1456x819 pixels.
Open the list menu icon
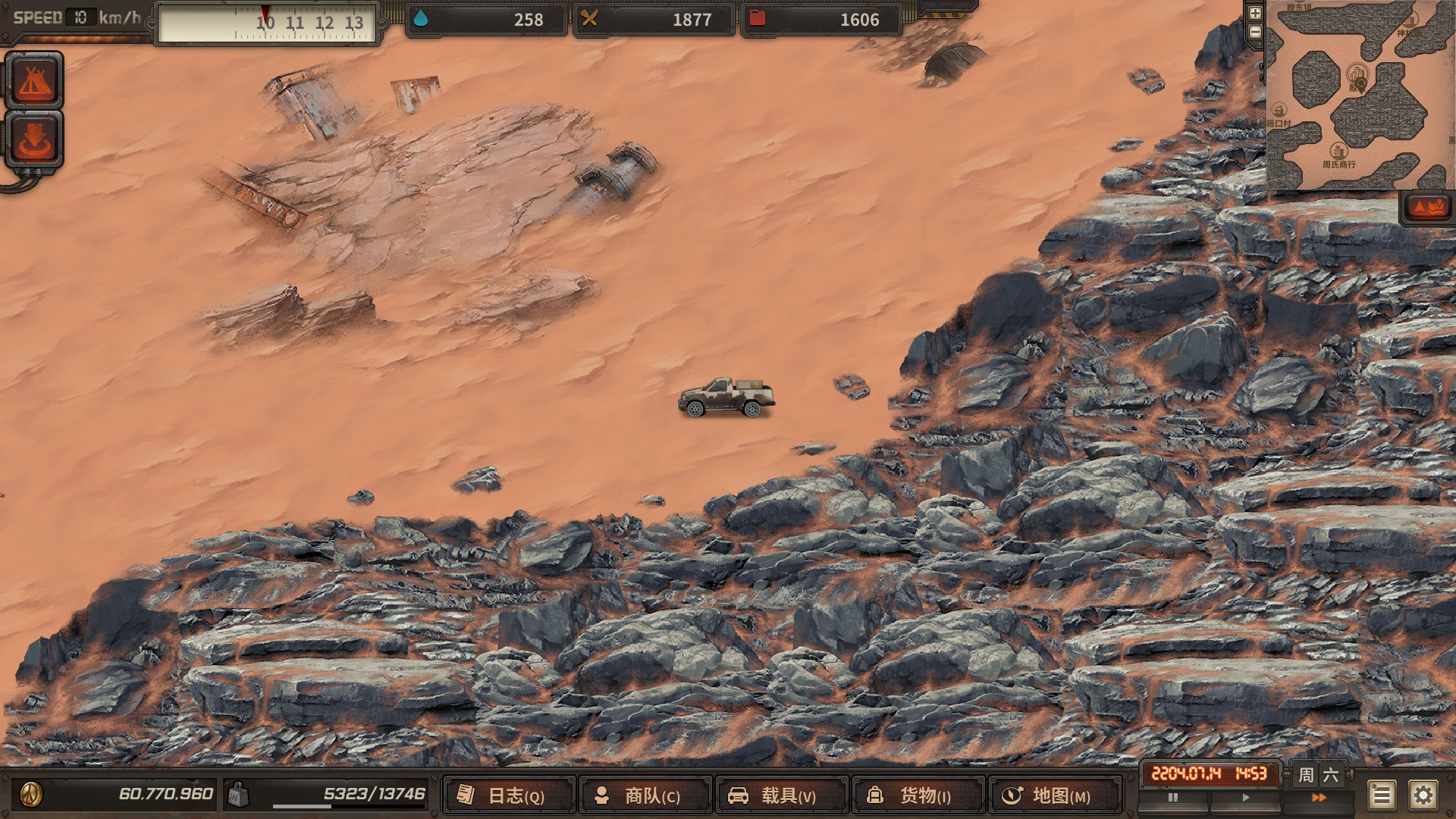click(1382, 795)
